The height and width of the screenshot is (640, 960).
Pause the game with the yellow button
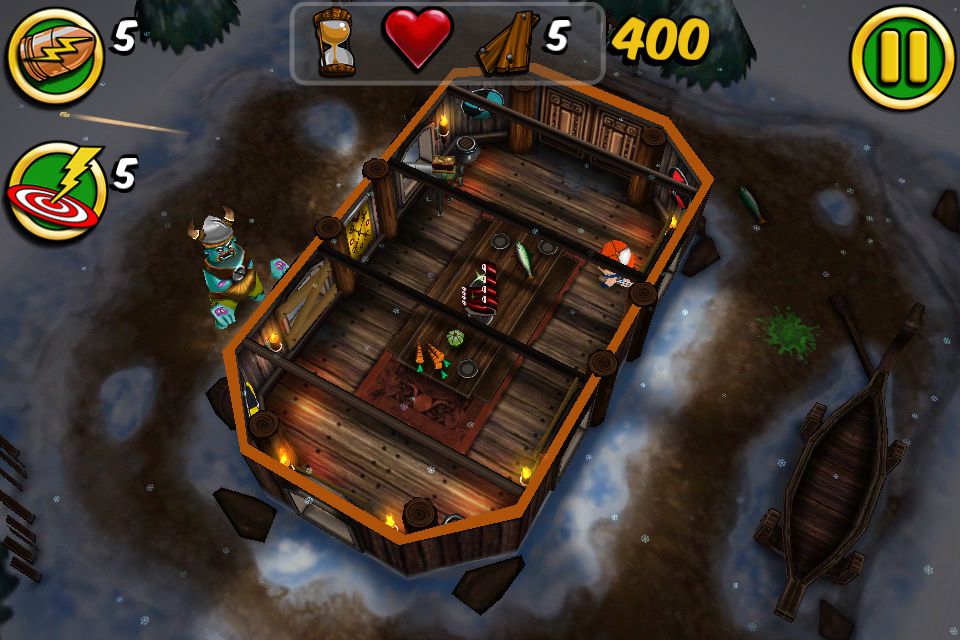tap(902, 58)
